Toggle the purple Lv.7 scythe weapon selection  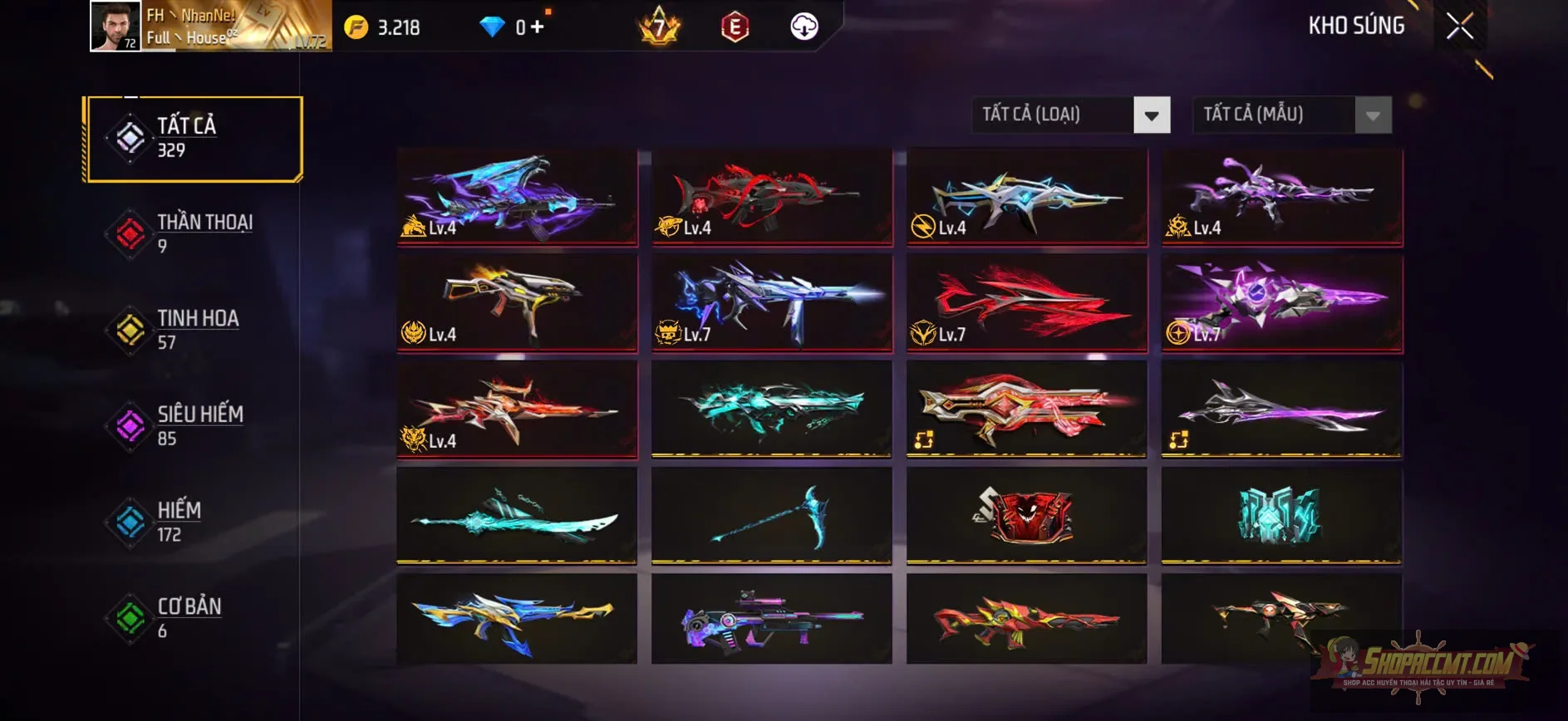tap(1281, 303)
